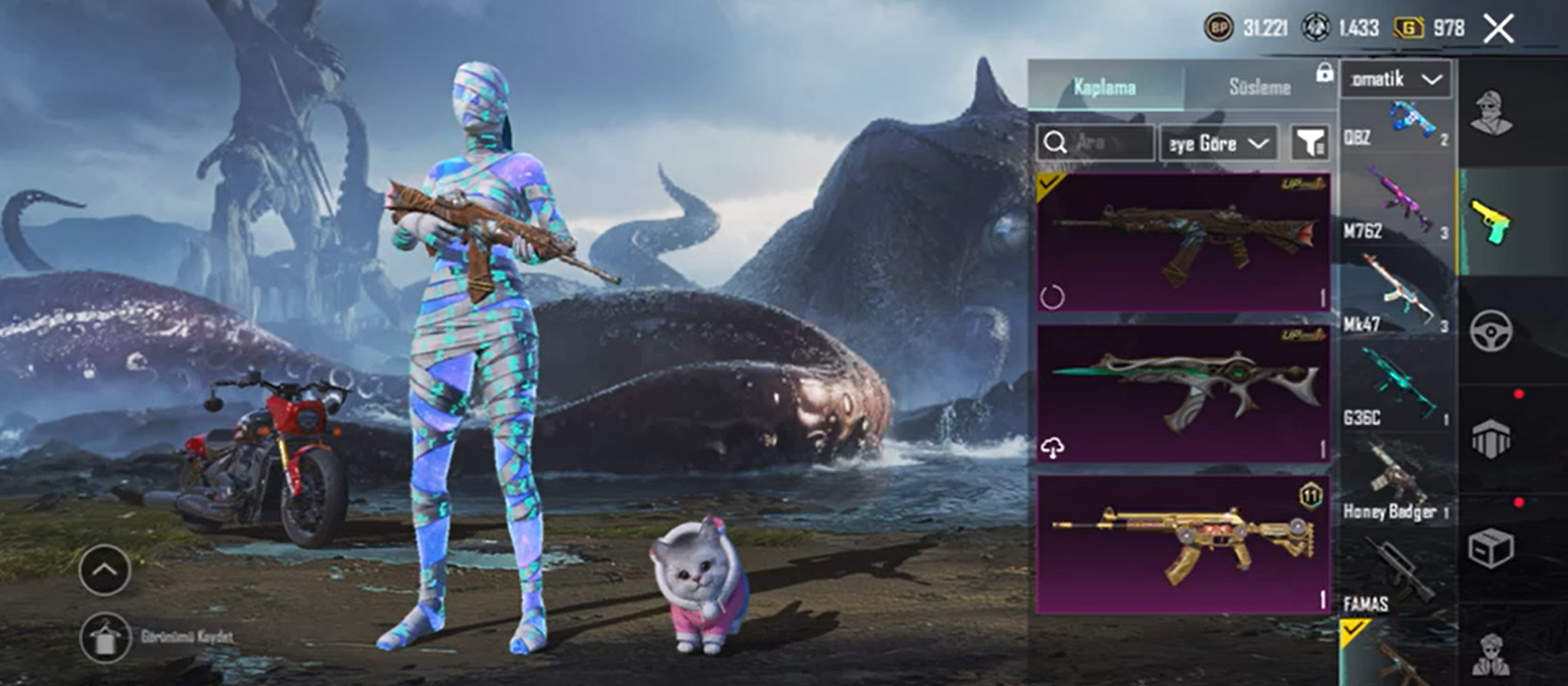Open the Süsleme tab
The width and height of the screenshot is (1568, 686).
(x=1259, y=87)
